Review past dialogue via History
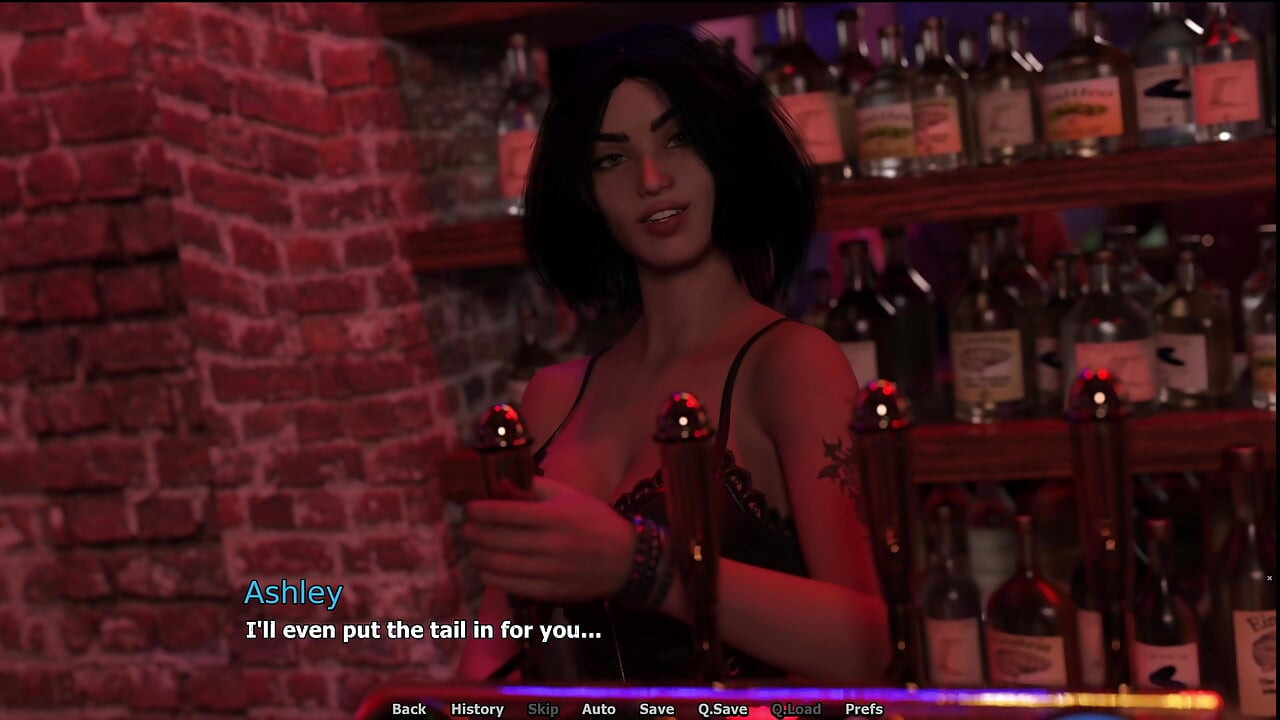 click(x=477, y=709)
